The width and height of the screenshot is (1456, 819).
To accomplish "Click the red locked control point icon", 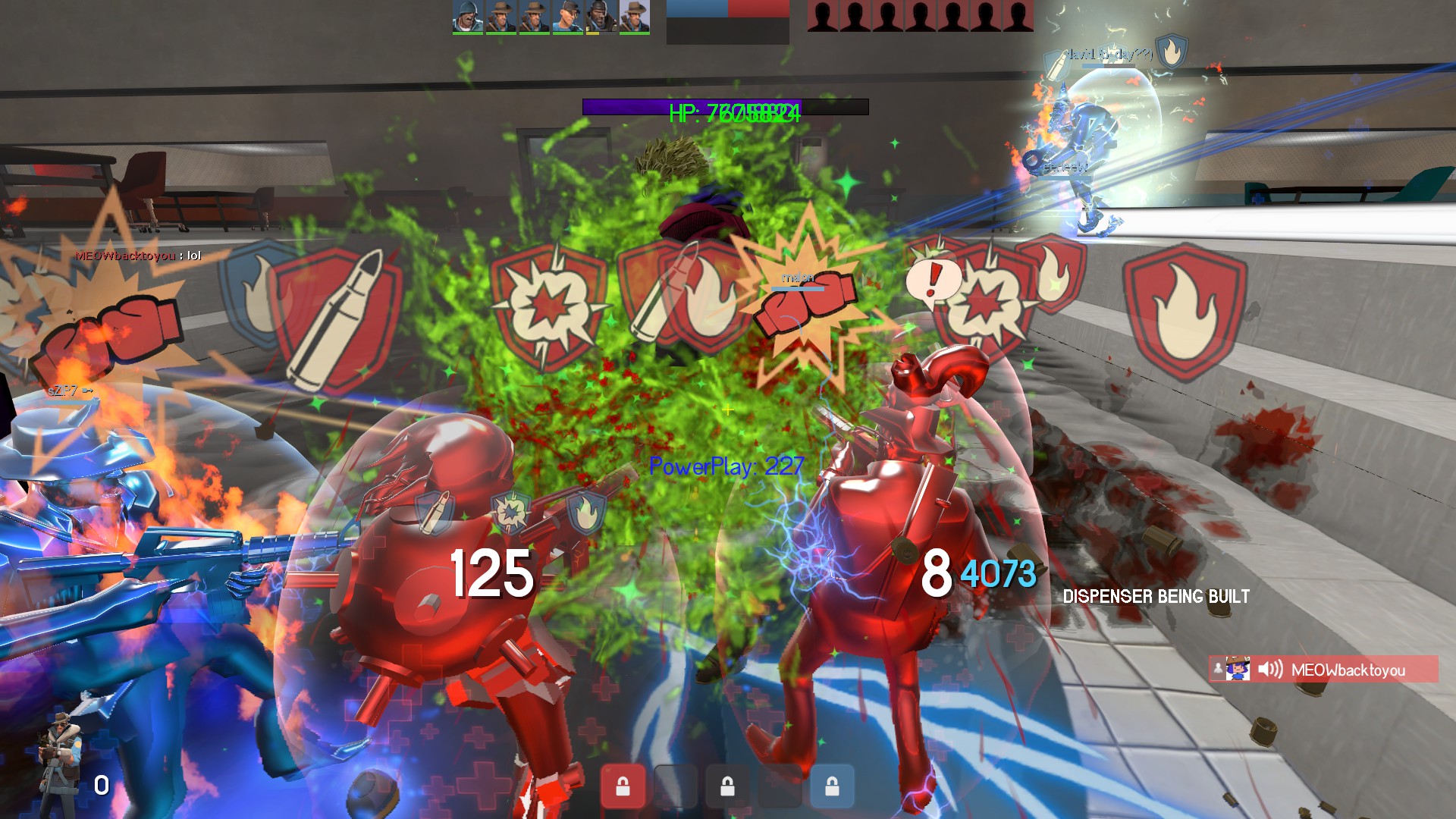I will [623, 786].
